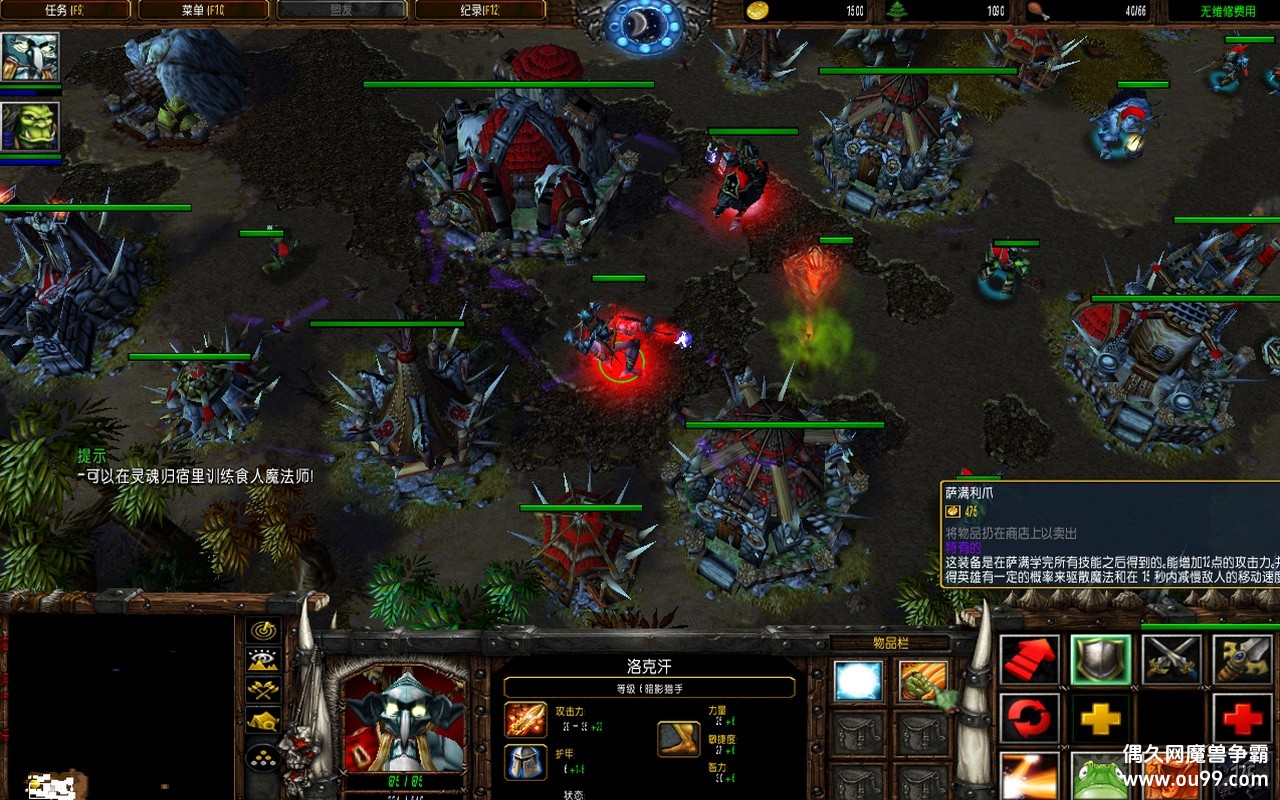The height and width of the screenshot is (800, 1280).
Task: Open the 纪录 log menu
Action: coord(479,11)
